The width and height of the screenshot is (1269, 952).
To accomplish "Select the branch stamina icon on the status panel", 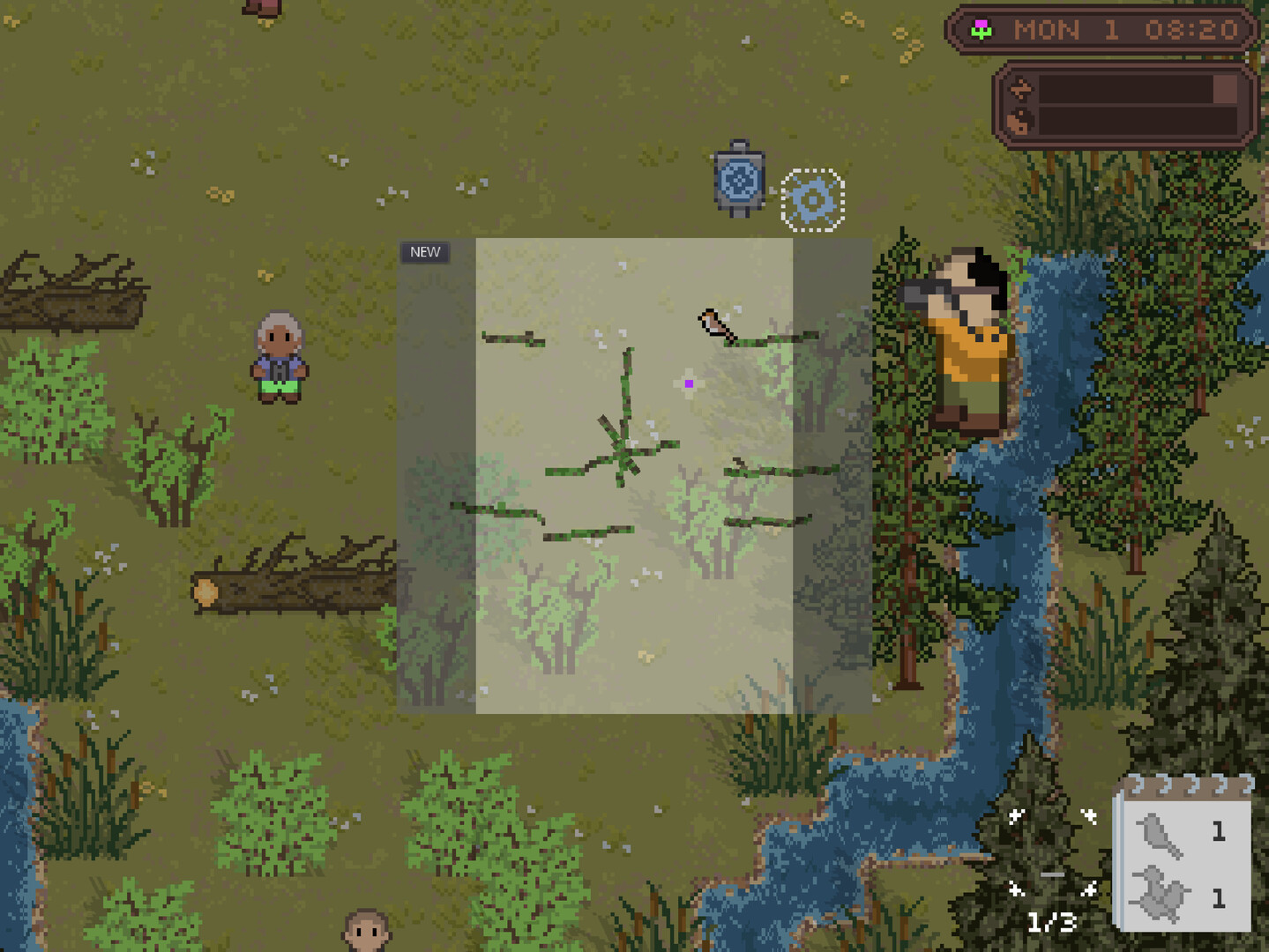I will [1021, 88].
